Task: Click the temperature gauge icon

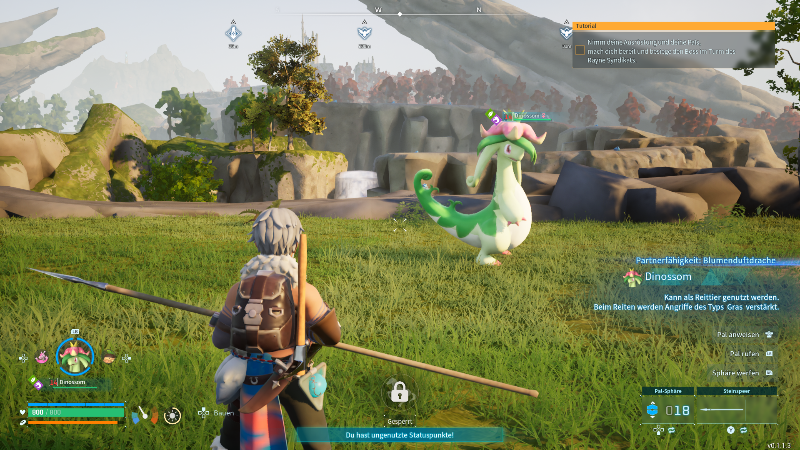Action: pos(142,413)
